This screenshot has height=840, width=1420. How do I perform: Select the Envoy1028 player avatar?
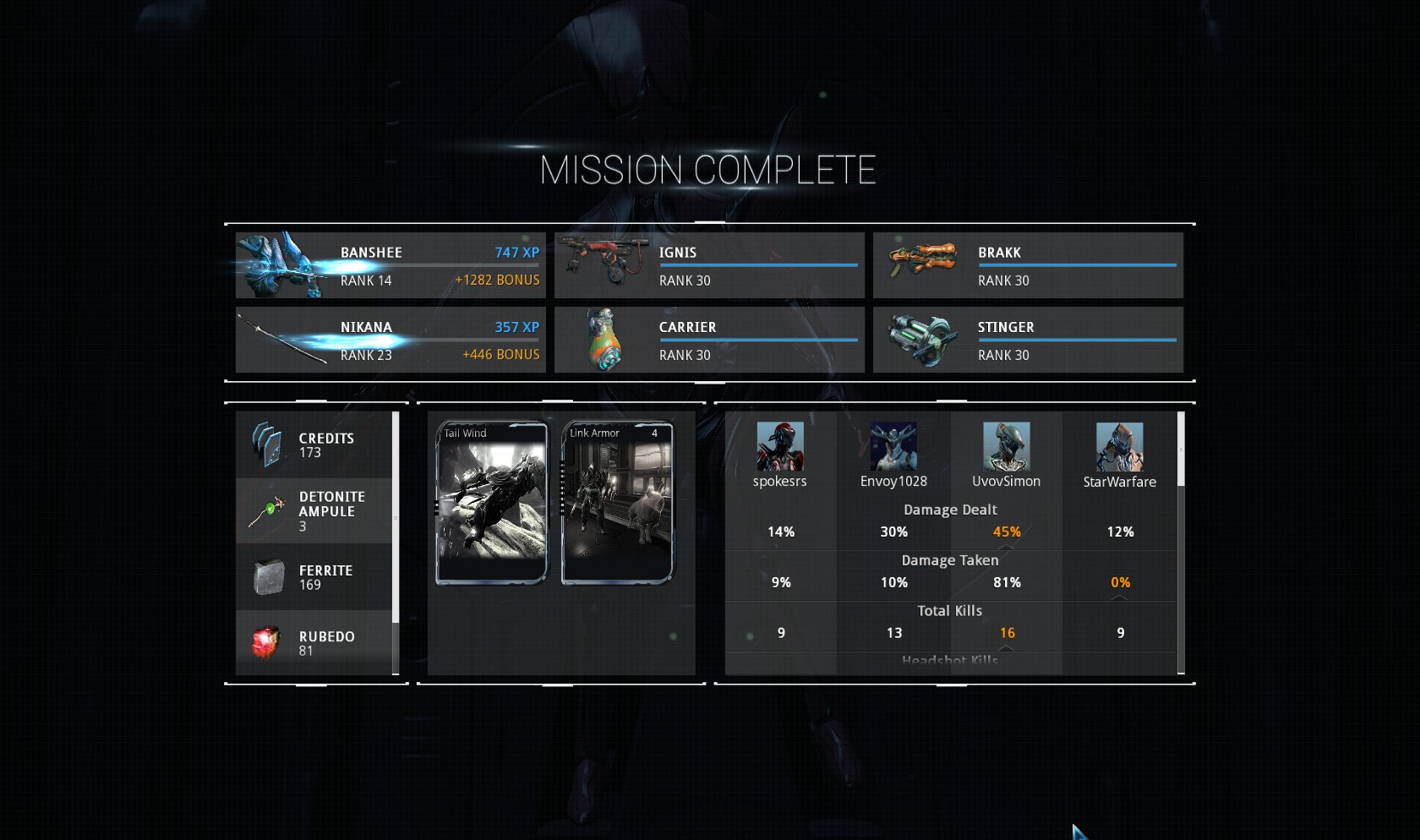(893, 447)
